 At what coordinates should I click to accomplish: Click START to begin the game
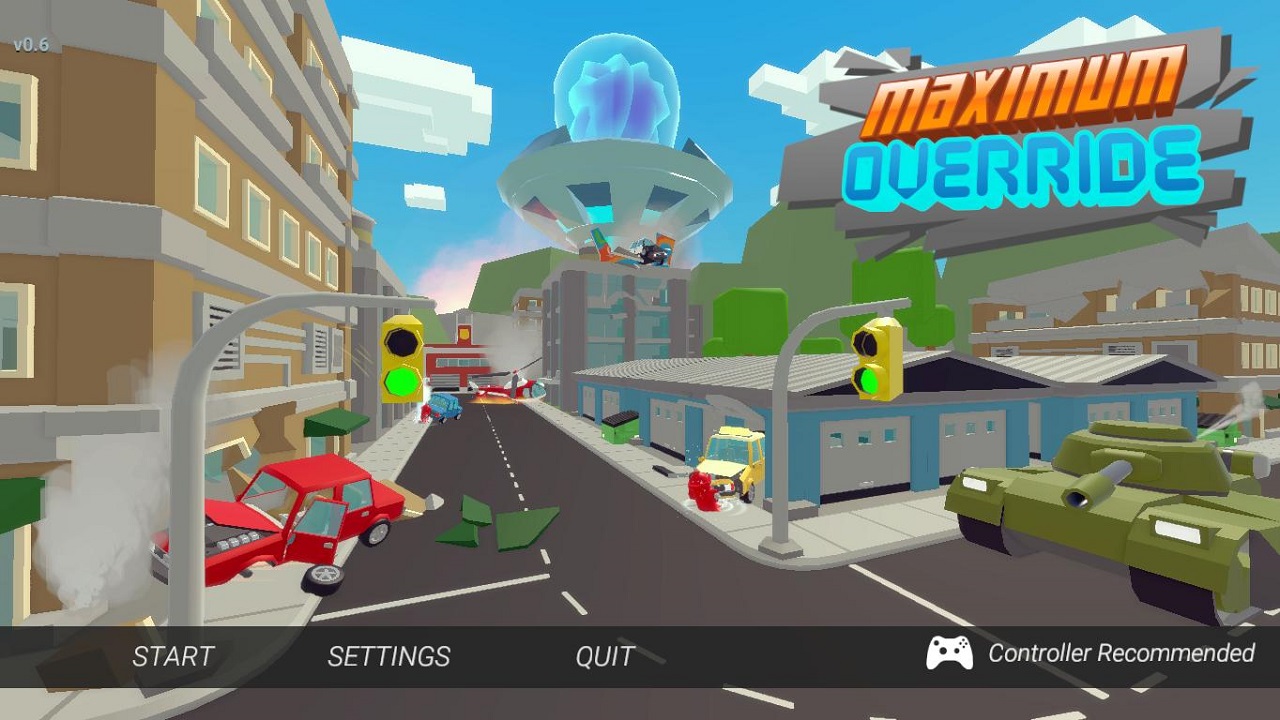pyautogui.click(x=173, y=656)
